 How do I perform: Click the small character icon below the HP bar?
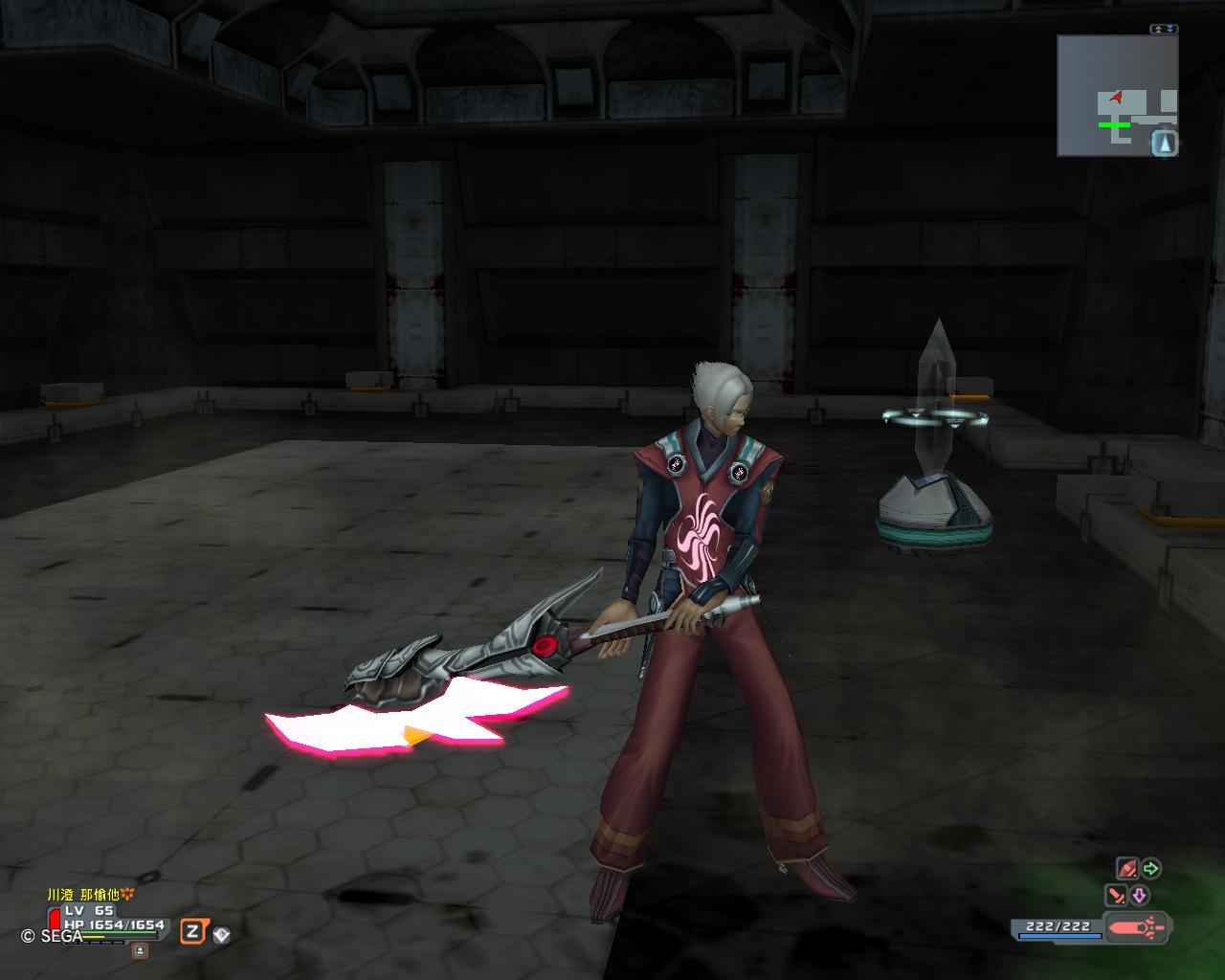[140, 950]
